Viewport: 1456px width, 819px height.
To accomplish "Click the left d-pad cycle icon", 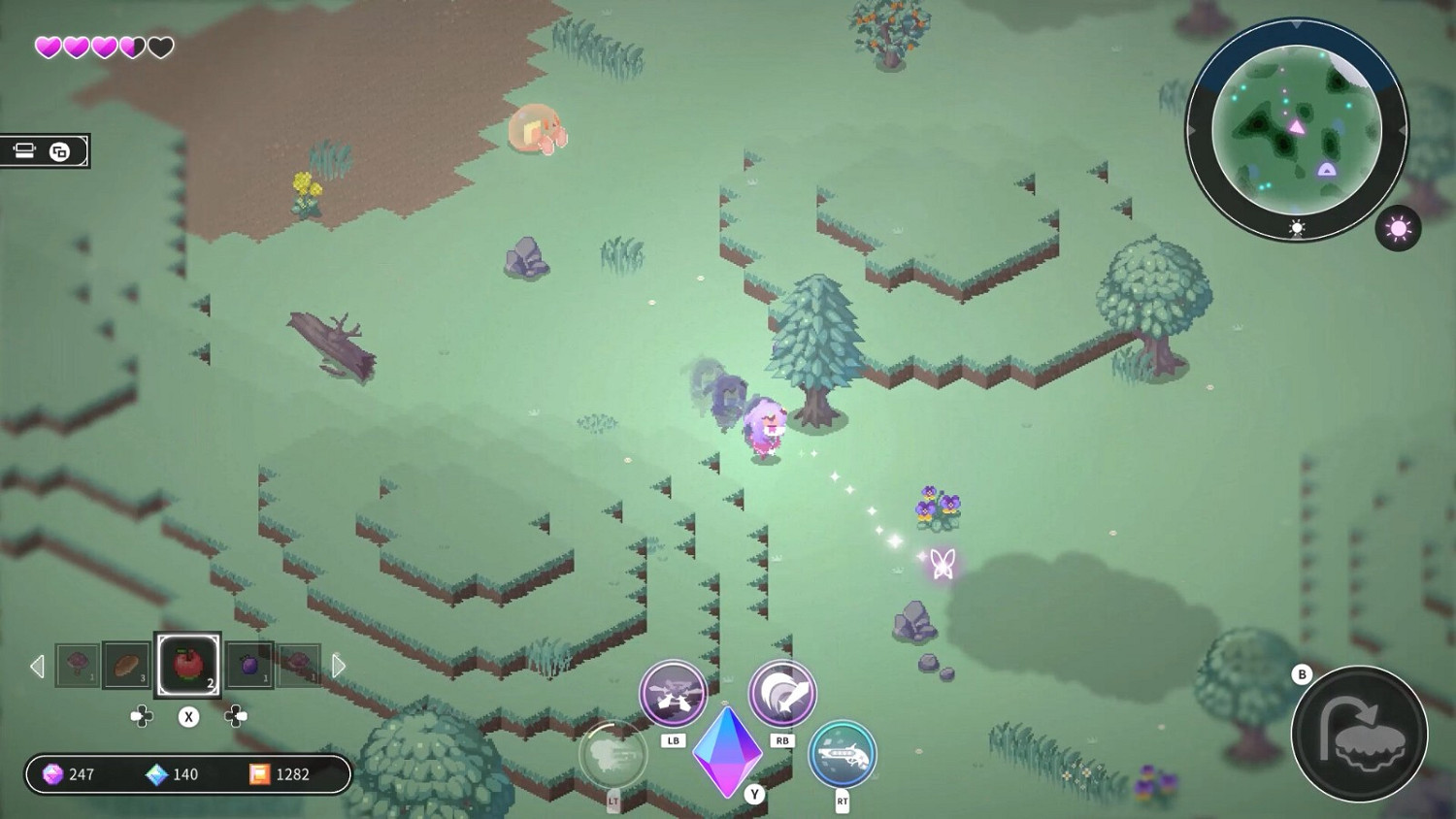I will point(142,717).
